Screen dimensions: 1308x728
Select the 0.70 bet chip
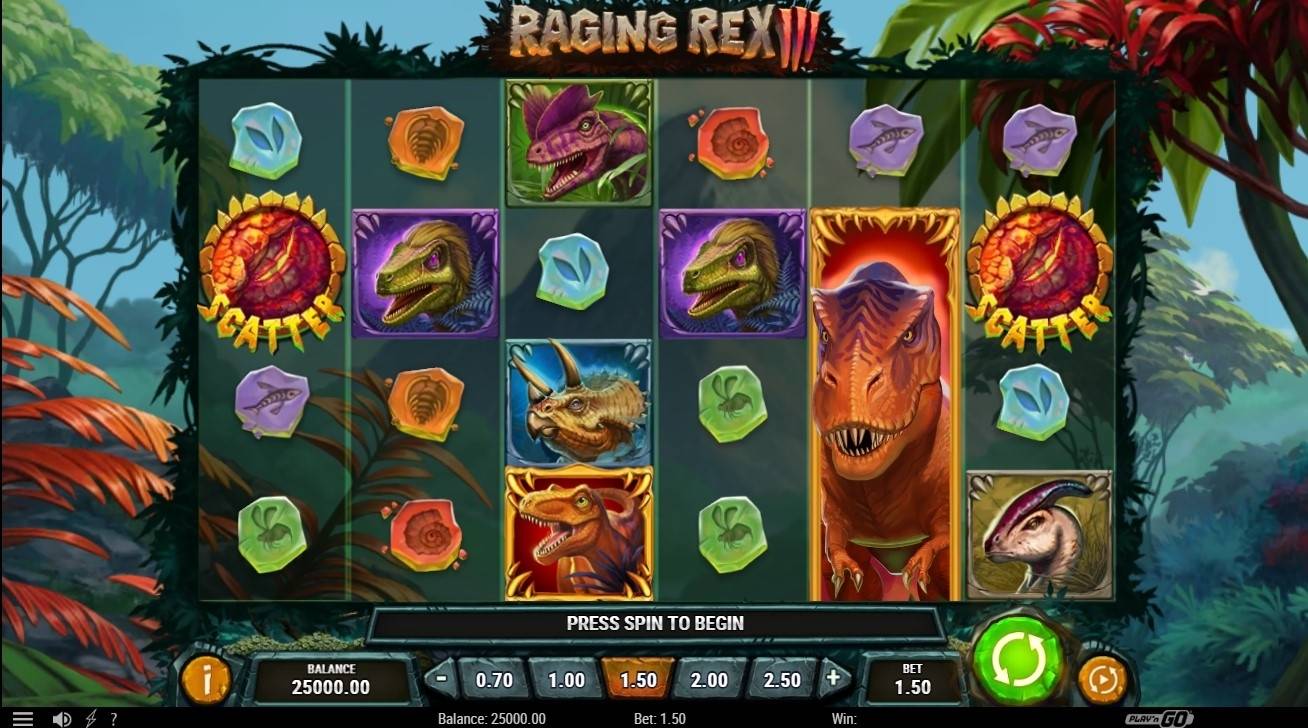click(x=493, y=677)
